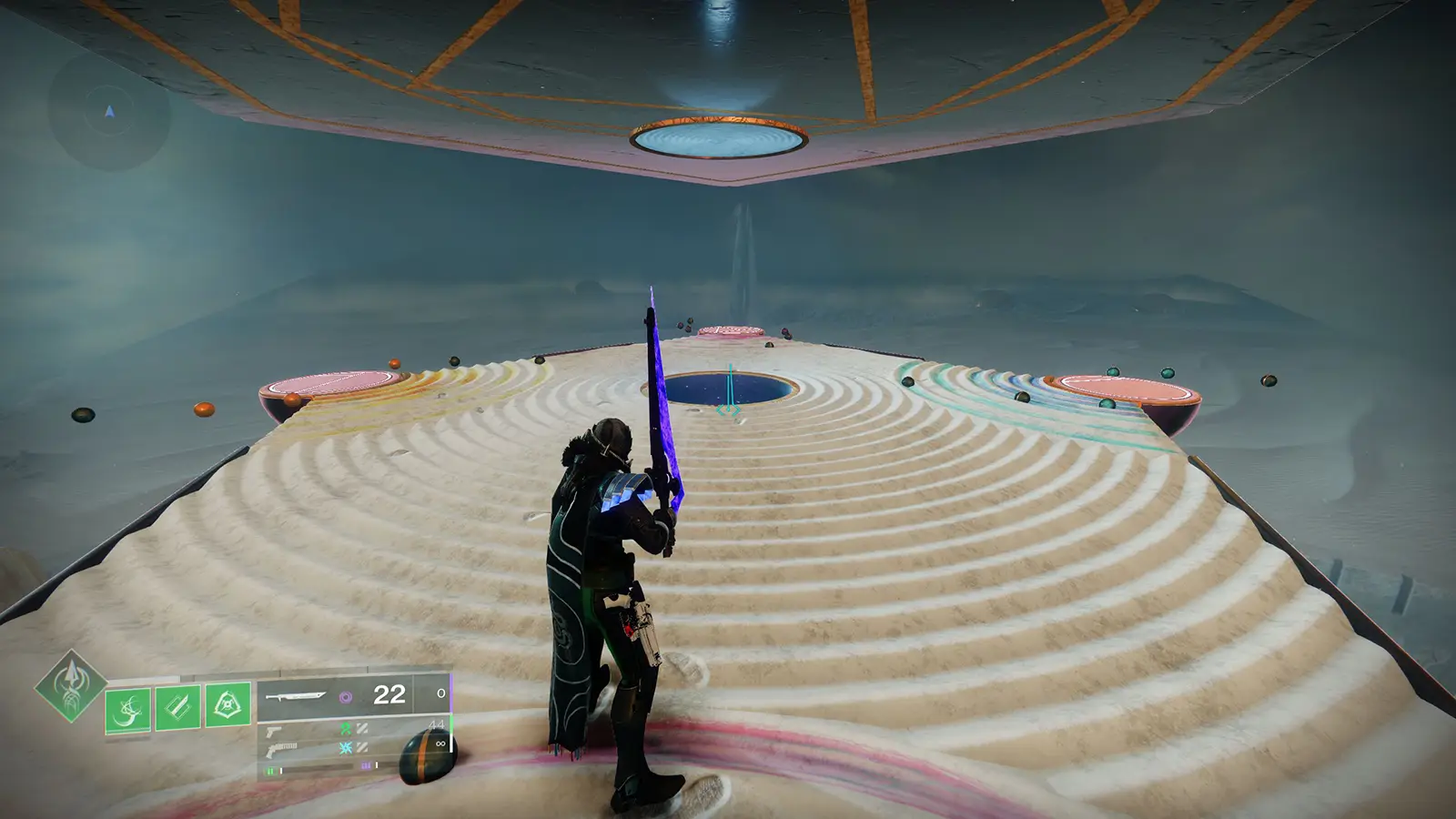
Task: Click the shotgun weapon icon
Action: click(x=282, y=750)
